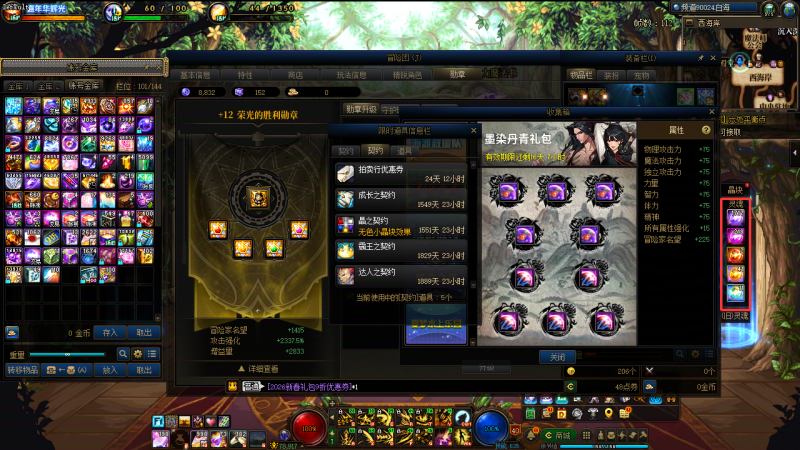
Task: Click the 取出 withdraw button beside 存入
Action: pos(144,332)
